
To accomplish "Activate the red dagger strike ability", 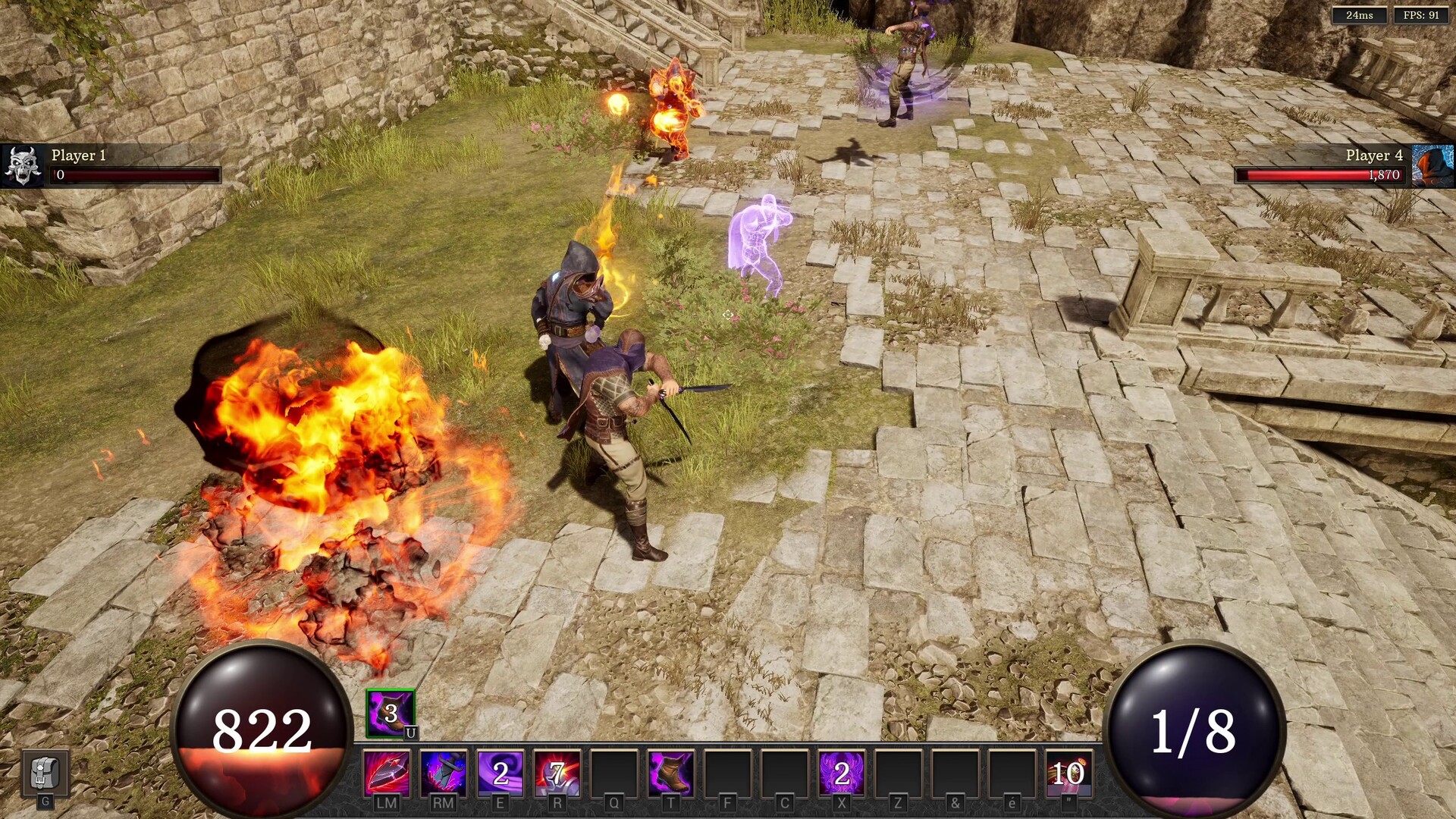I will 387,773.
